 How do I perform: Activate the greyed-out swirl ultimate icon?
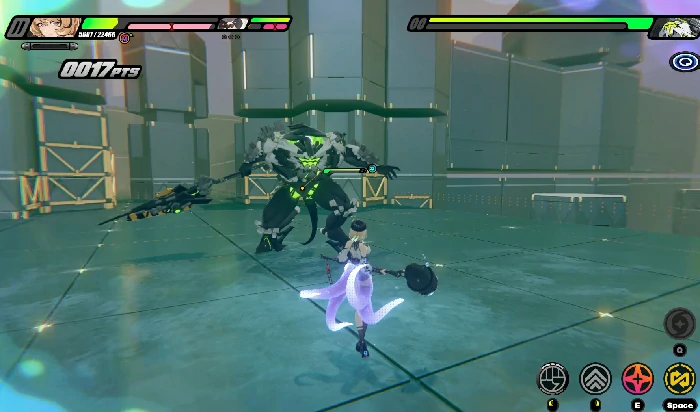(x=679, y=323)
